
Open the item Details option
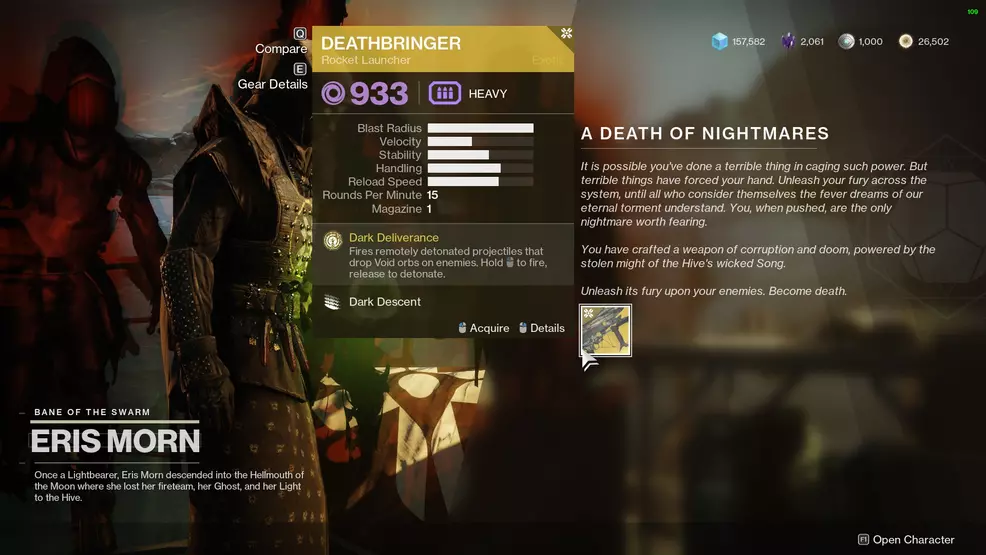tap(541, 328)
